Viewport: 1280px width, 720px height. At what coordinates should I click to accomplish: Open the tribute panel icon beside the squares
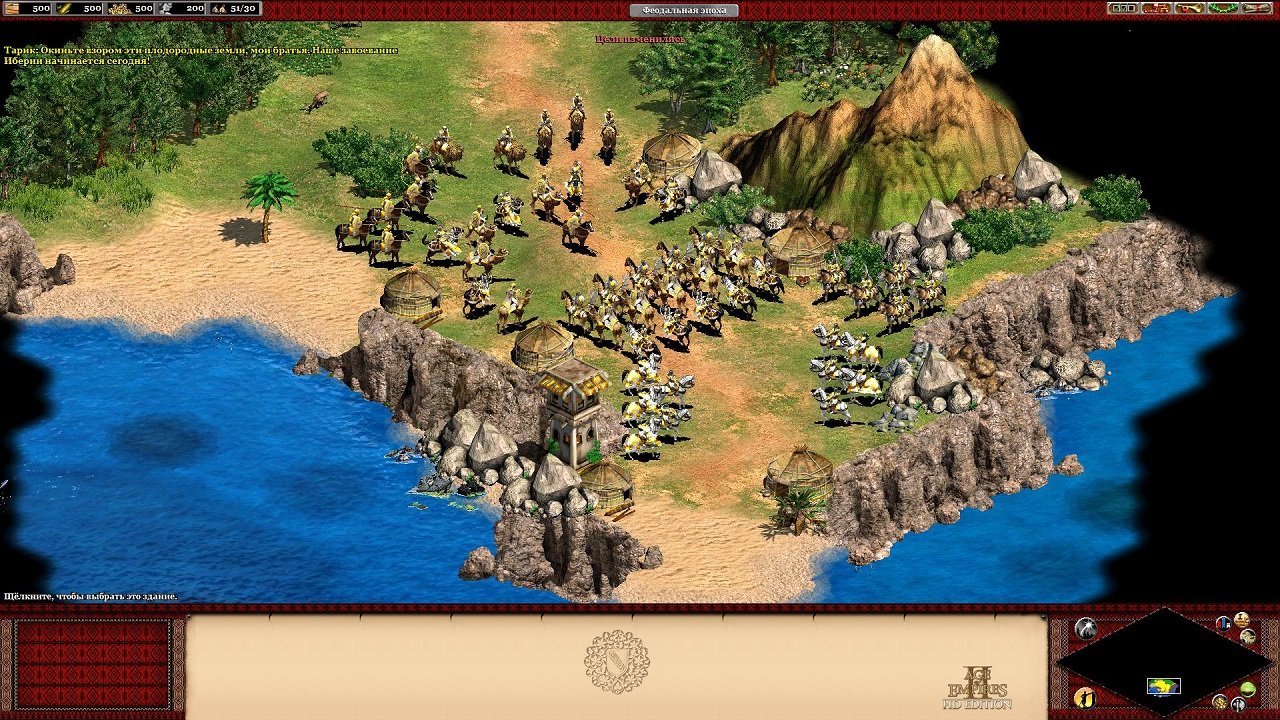tap(1157, 8)
